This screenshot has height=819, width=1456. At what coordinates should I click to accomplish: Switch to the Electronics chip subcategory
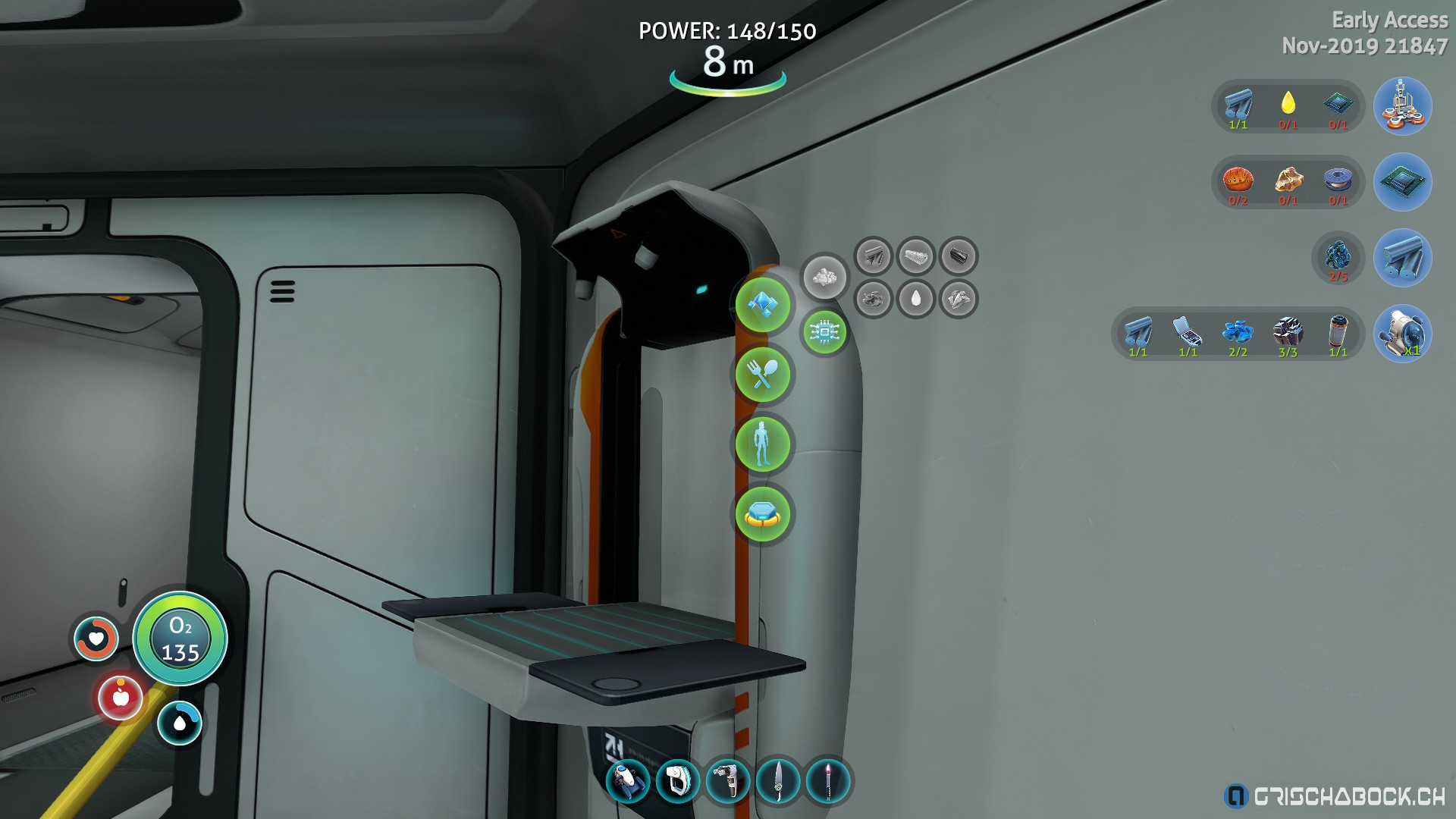[824, 332]
